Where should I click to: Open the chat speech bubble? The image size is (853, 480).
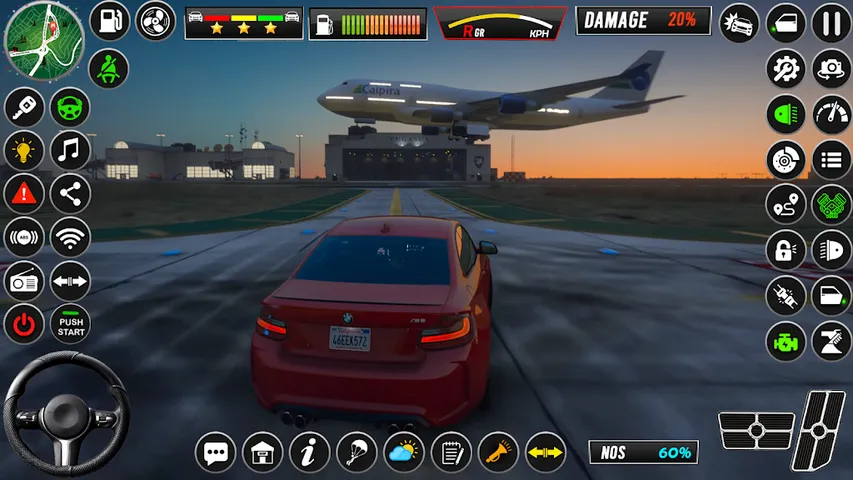pos(215,452)
